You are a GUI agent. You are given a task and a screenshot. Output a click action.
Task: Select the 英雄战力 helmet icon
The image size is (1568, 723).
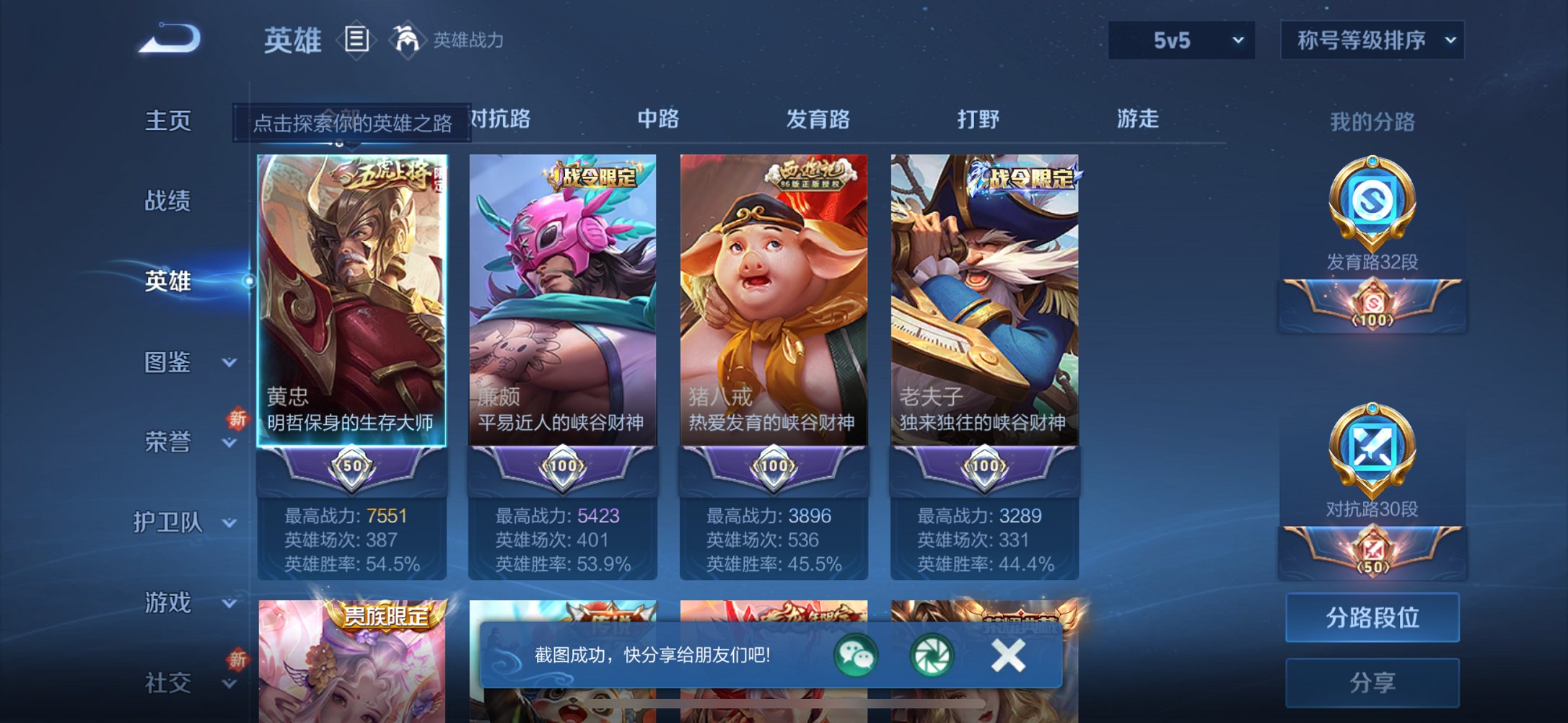click(x=406, y=40)
